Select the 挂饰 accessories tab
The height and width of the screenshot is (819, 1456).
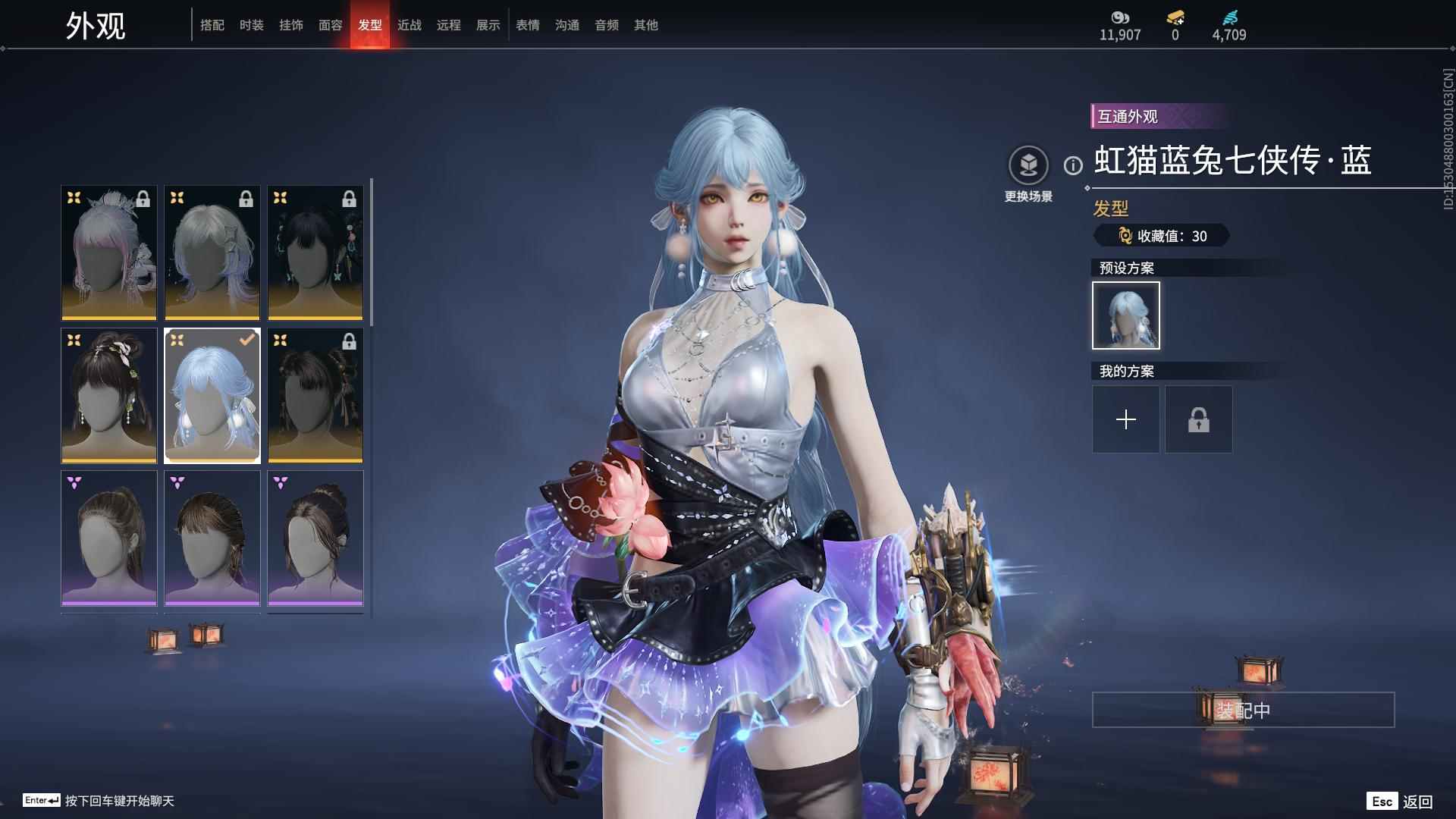click(x=290, y=25)
